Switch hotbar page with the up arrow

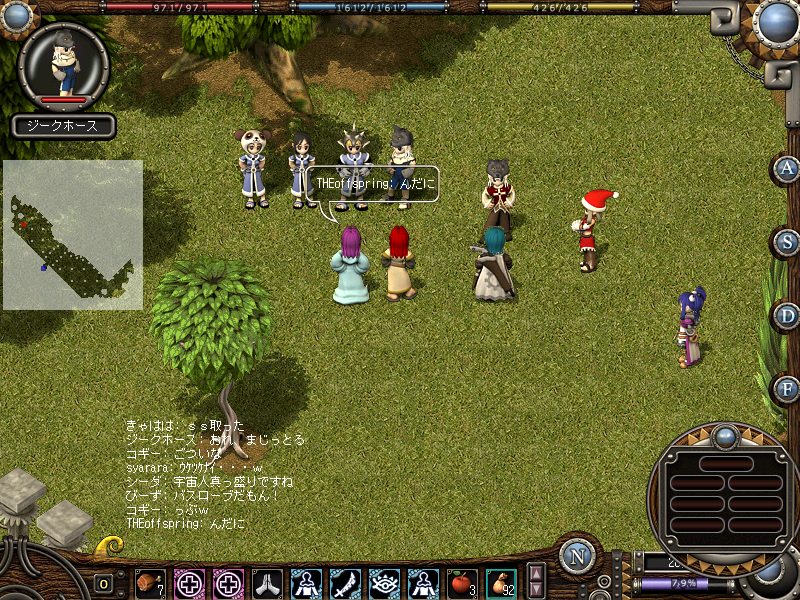(536, 574)
